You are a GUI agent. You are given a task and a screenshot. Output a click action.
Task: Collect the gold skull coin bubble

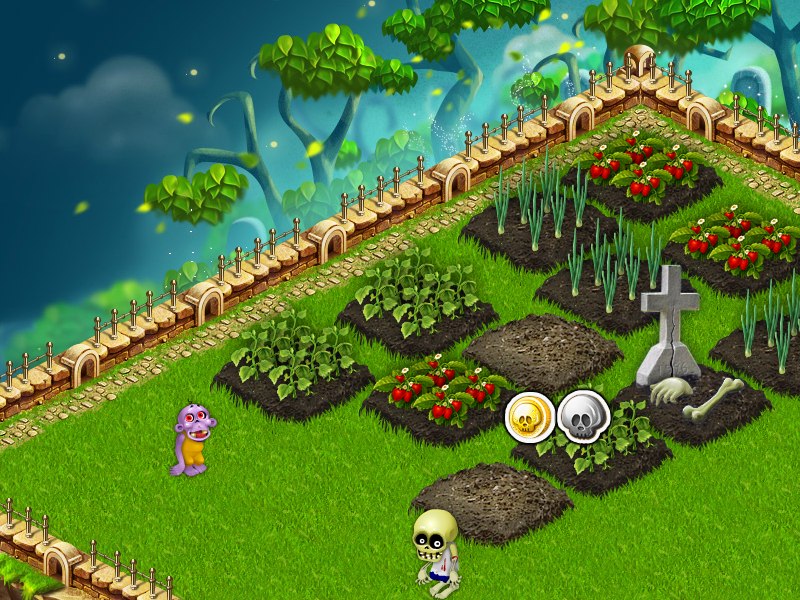[x=529, y=417]
